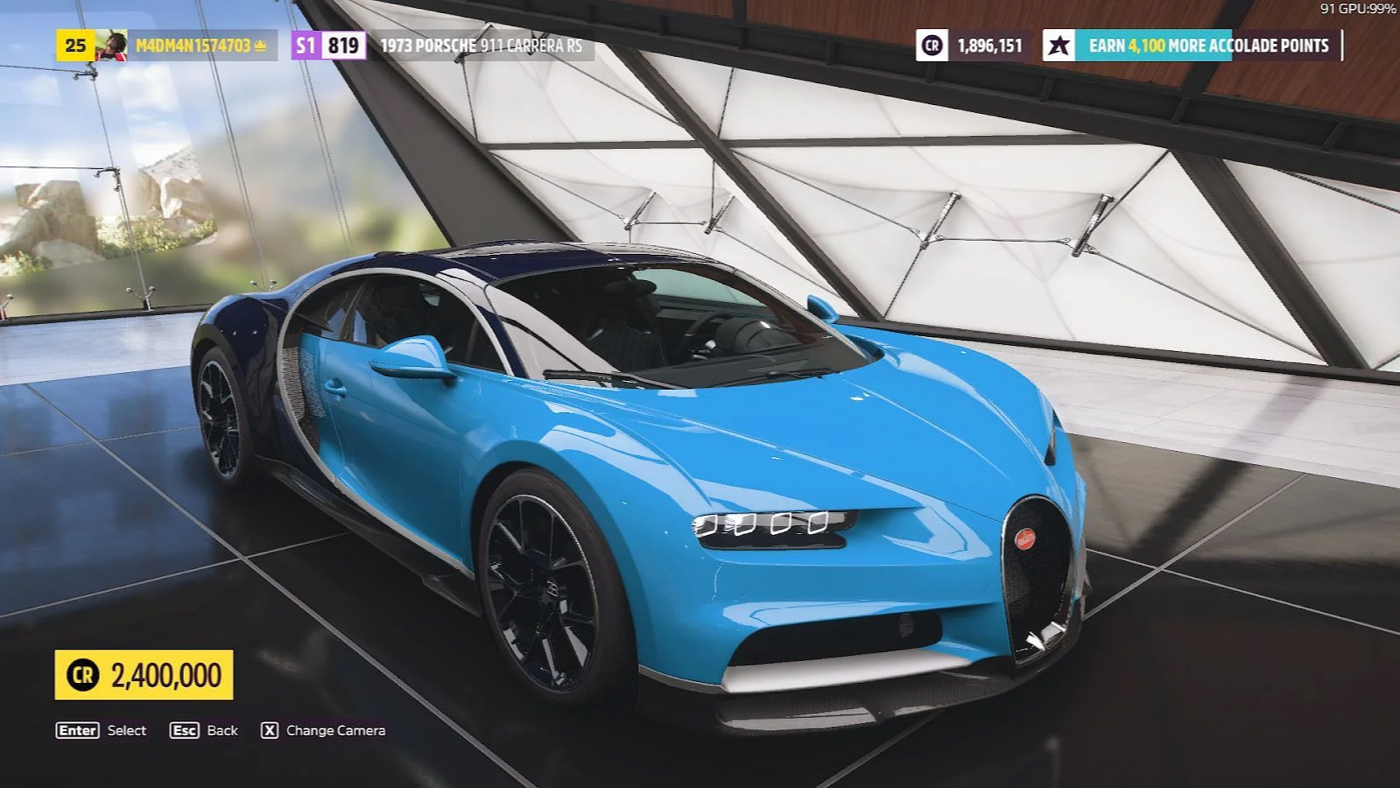Activate the Back prompt
1400x788 pixels.
tap(220, 730)
